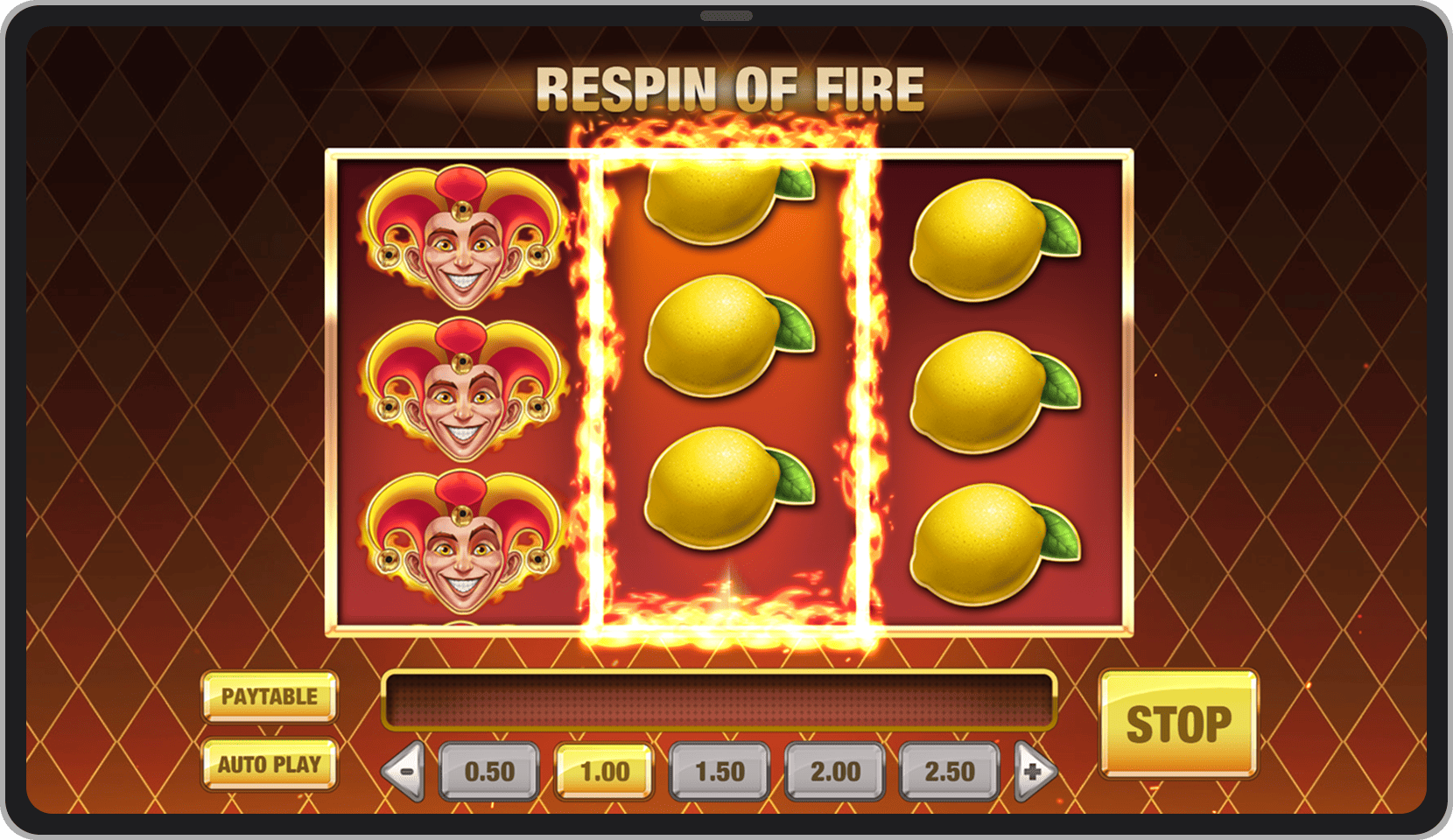Open Auto Play settings
Image resolution: width=1453 pixels, height=840 pixels.
(268, 765)
